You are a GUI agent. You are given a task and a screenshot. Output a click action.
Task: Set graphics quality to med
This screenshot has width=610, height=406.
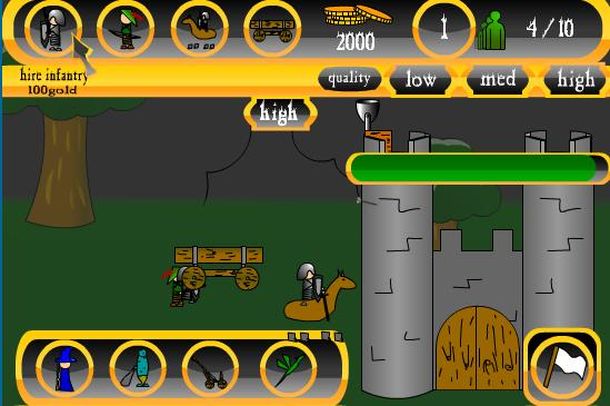click(x=498, y=80)
